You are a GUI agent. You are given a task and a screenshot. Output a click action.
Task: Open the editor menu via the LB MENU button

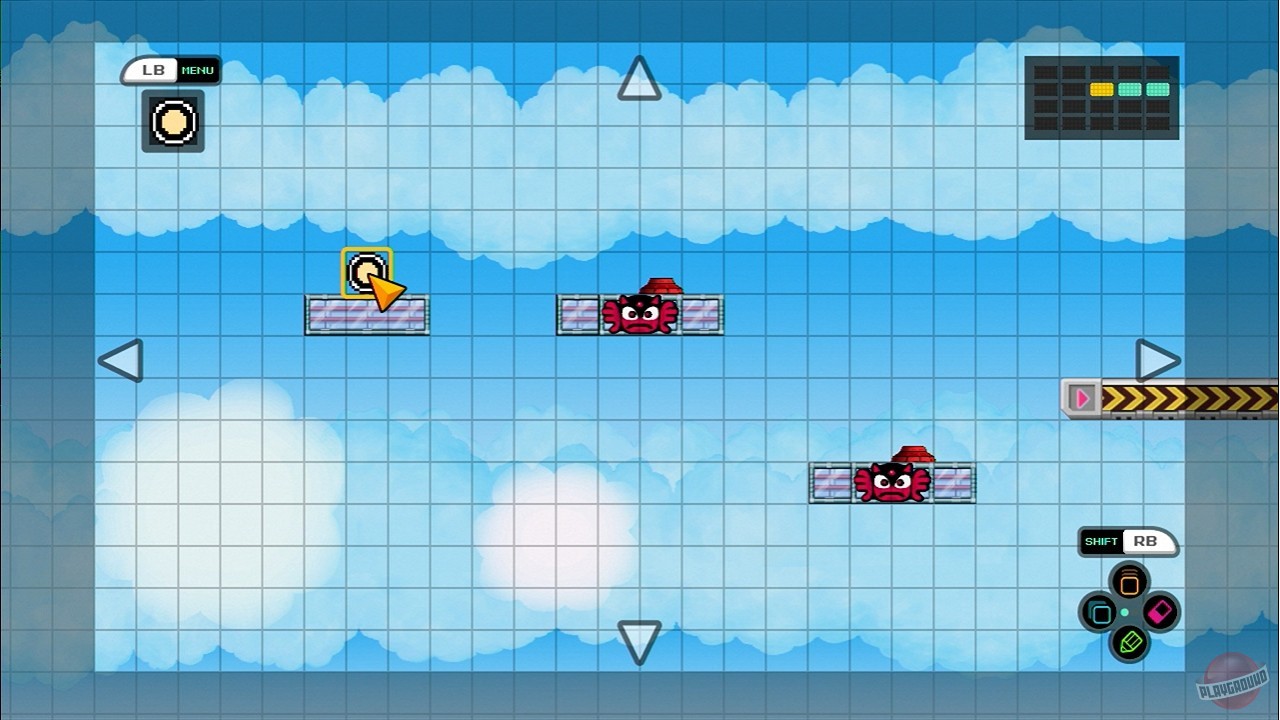[170, 70]
